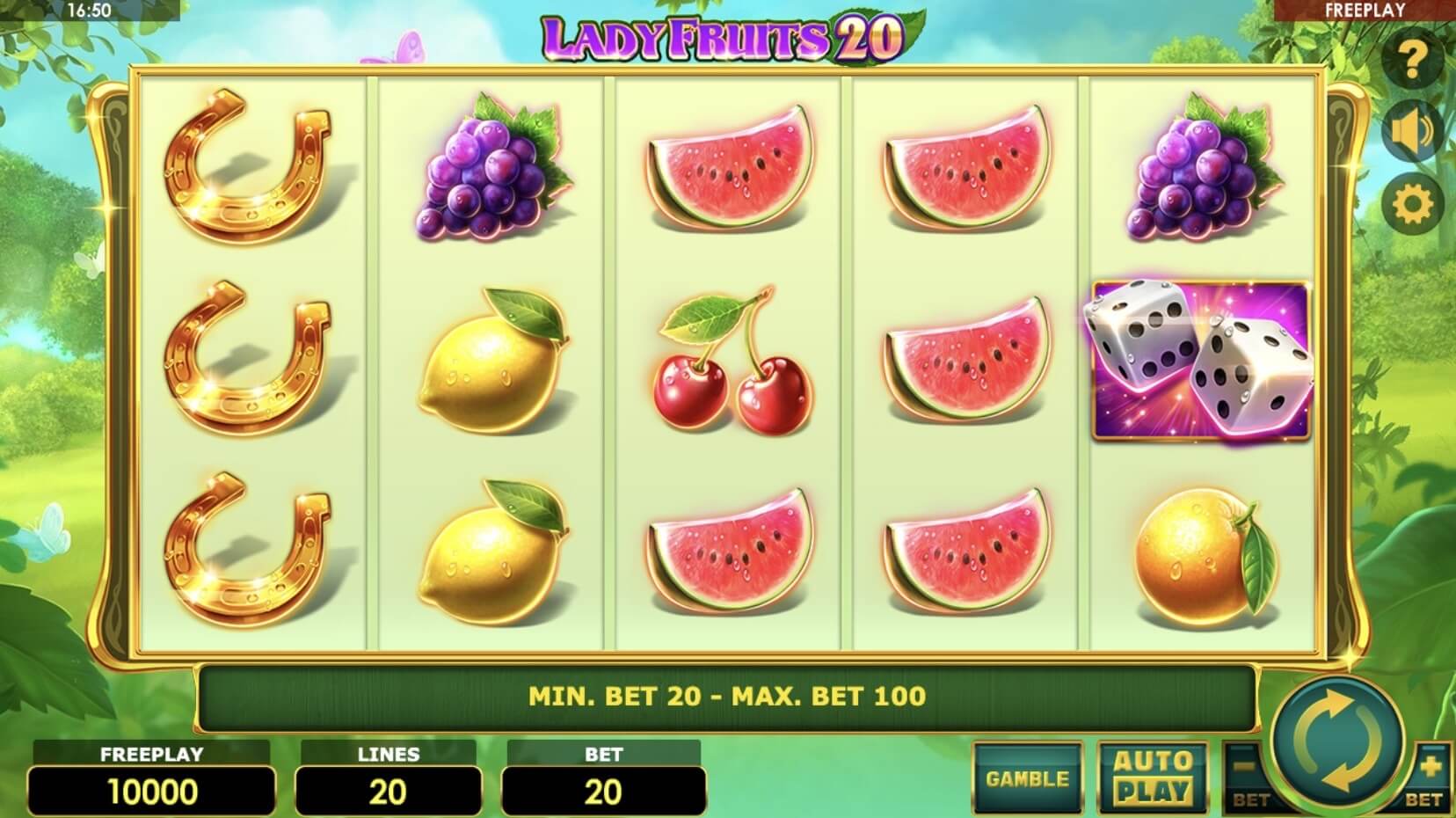Open the help question mark menu

click(1413, 60)
